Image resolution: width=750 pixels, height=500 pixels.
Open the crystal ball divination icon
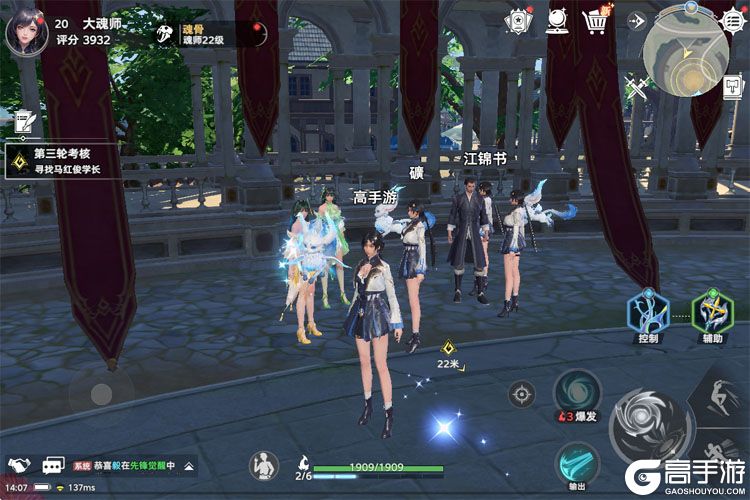click(x=558, y=20)
